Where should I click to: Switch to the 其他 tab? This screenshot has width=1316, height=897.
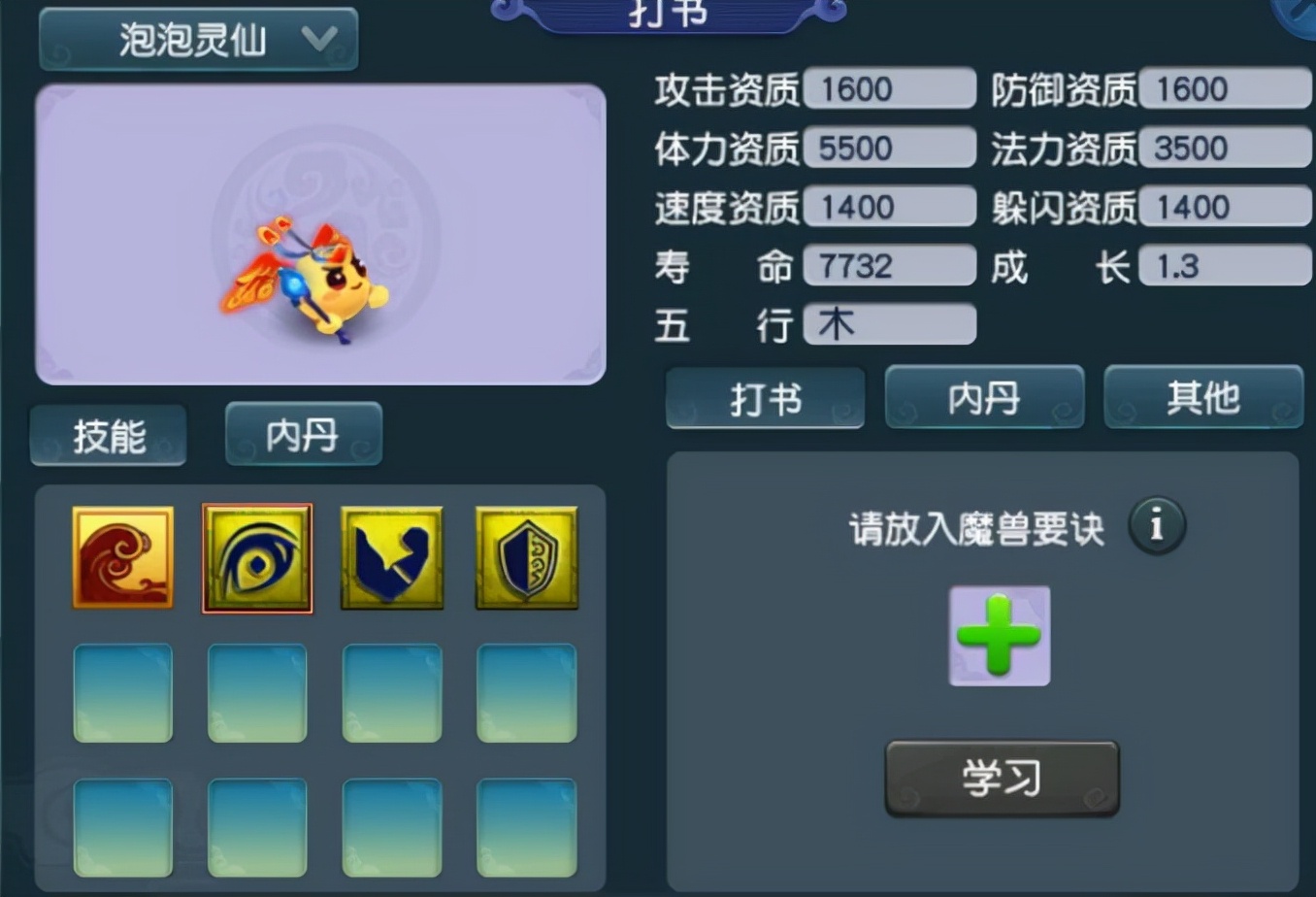(x=1202, y=398)
